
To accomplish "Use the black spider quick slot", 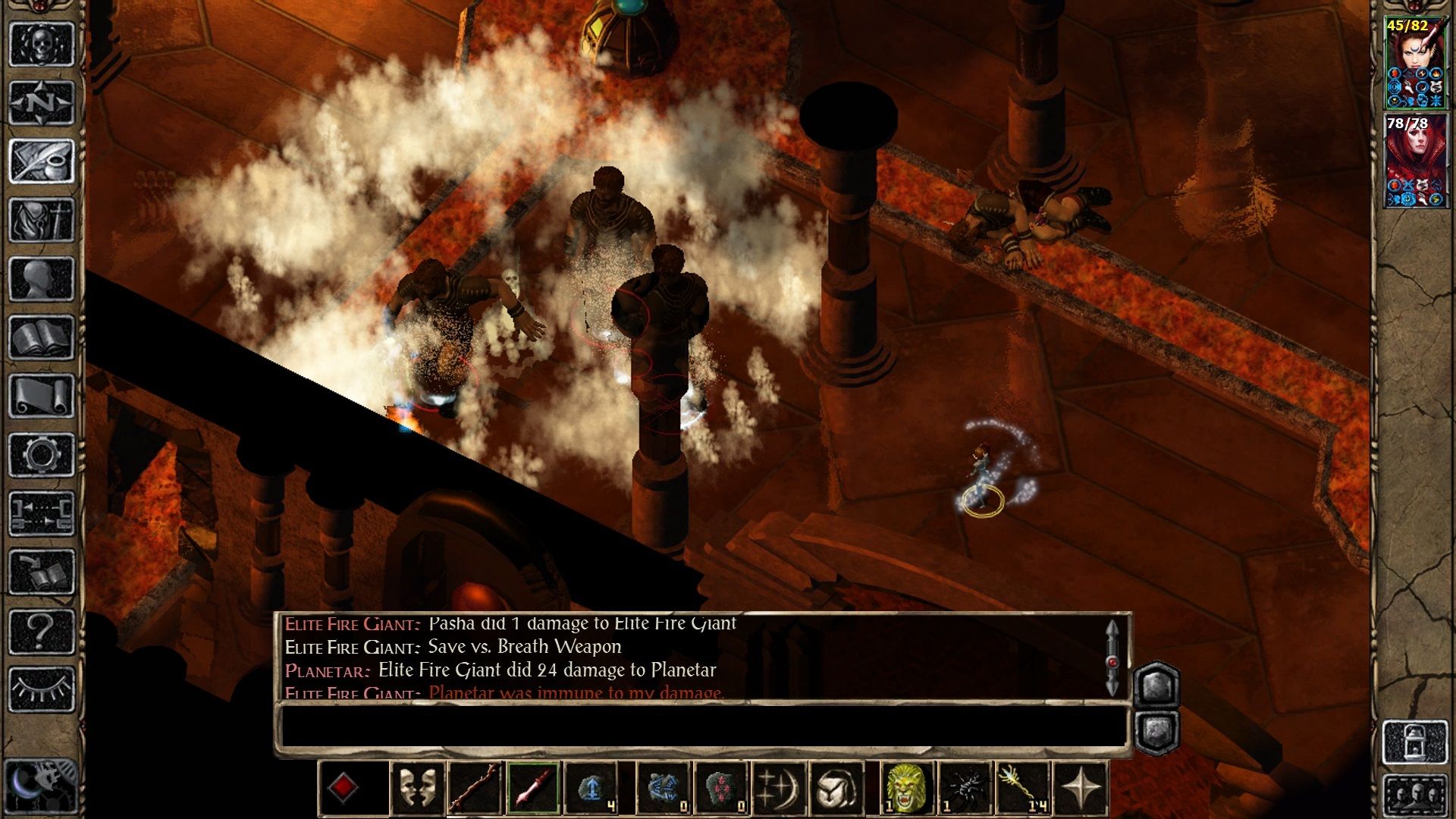I will (965, 789).
